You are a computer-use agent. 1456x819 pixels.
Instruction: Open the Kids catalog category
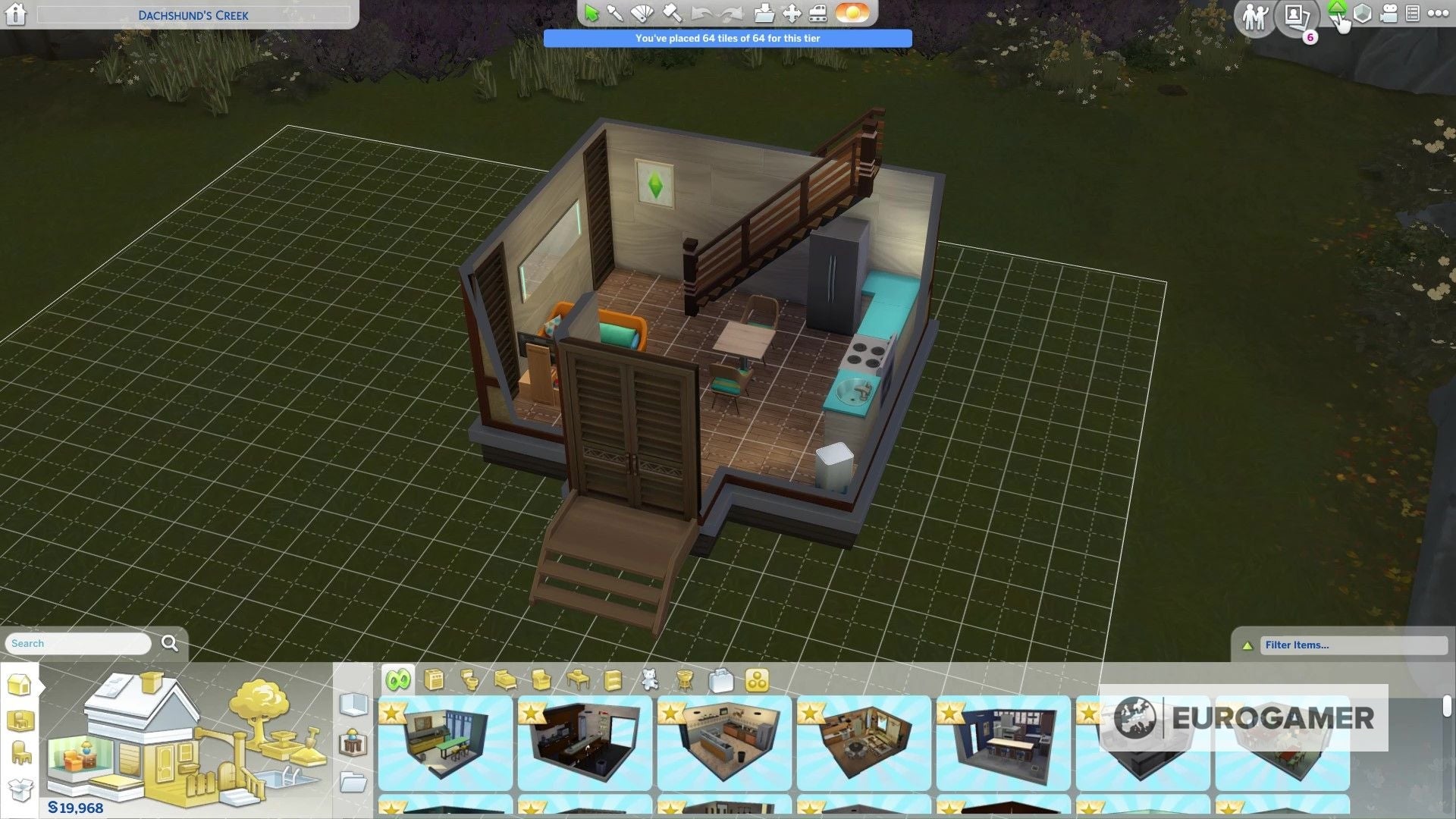[x=650, y=680]
